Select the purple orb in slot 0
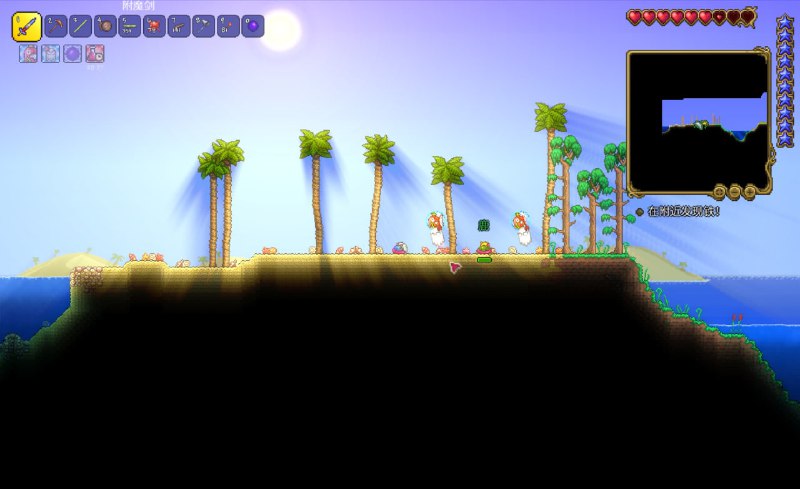The height and width of the screenshot is (489, 800). point(253,26)
